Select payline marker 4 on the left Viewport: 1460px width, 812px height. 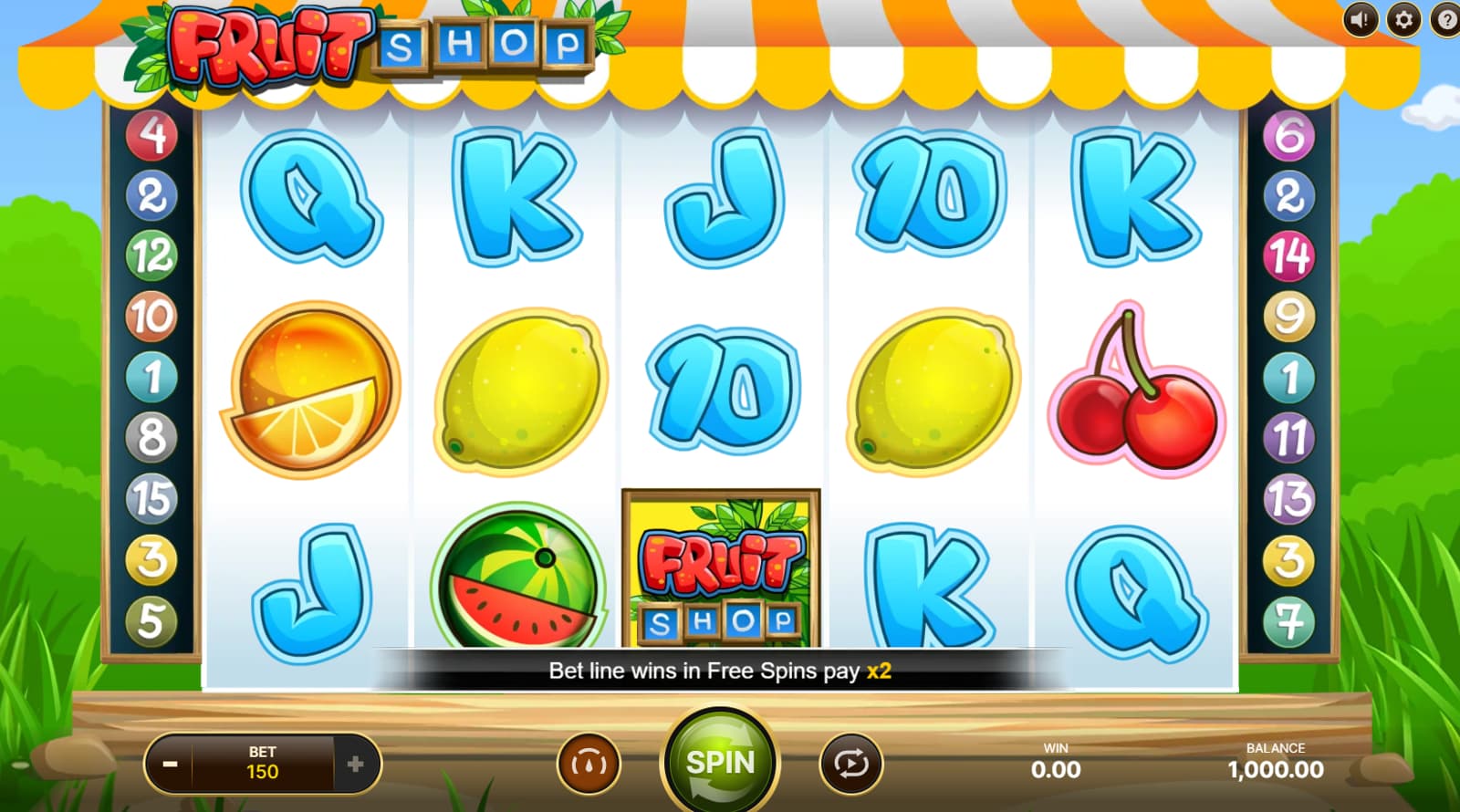151,136
